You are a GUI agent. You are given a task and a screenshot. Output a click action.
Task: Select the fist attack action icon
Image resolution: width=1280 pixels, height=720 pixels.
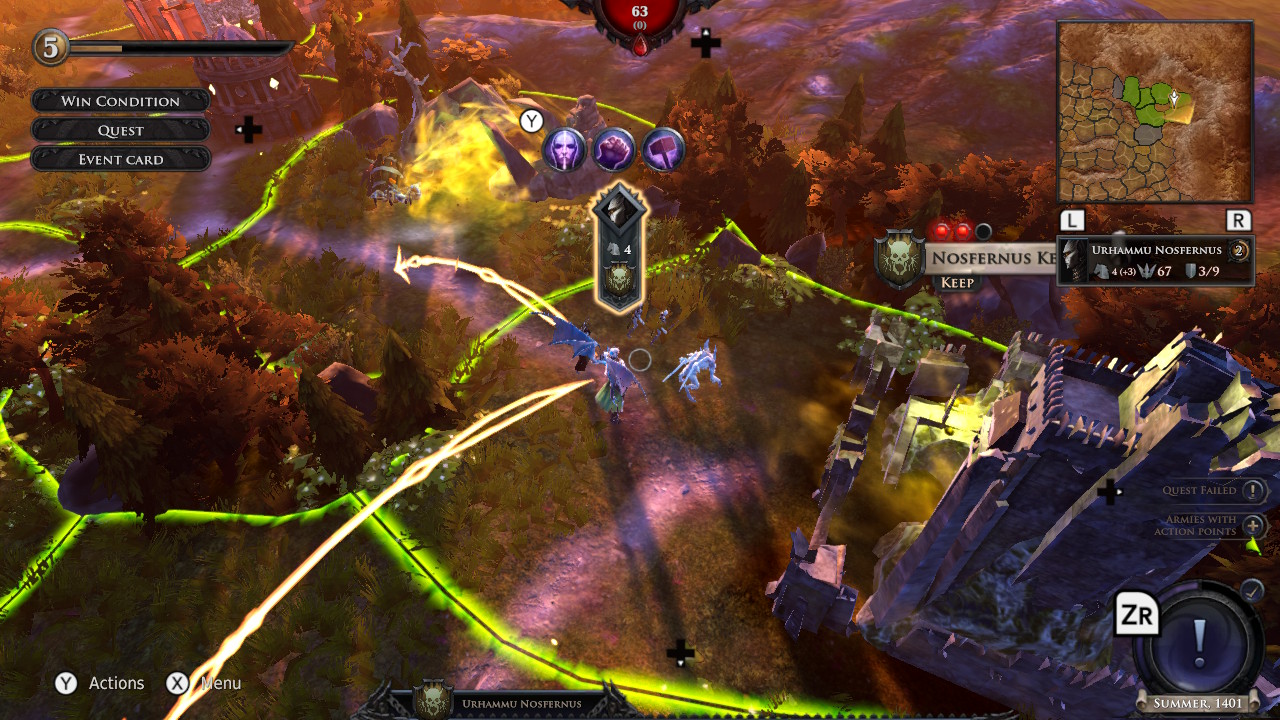(615, 148)
